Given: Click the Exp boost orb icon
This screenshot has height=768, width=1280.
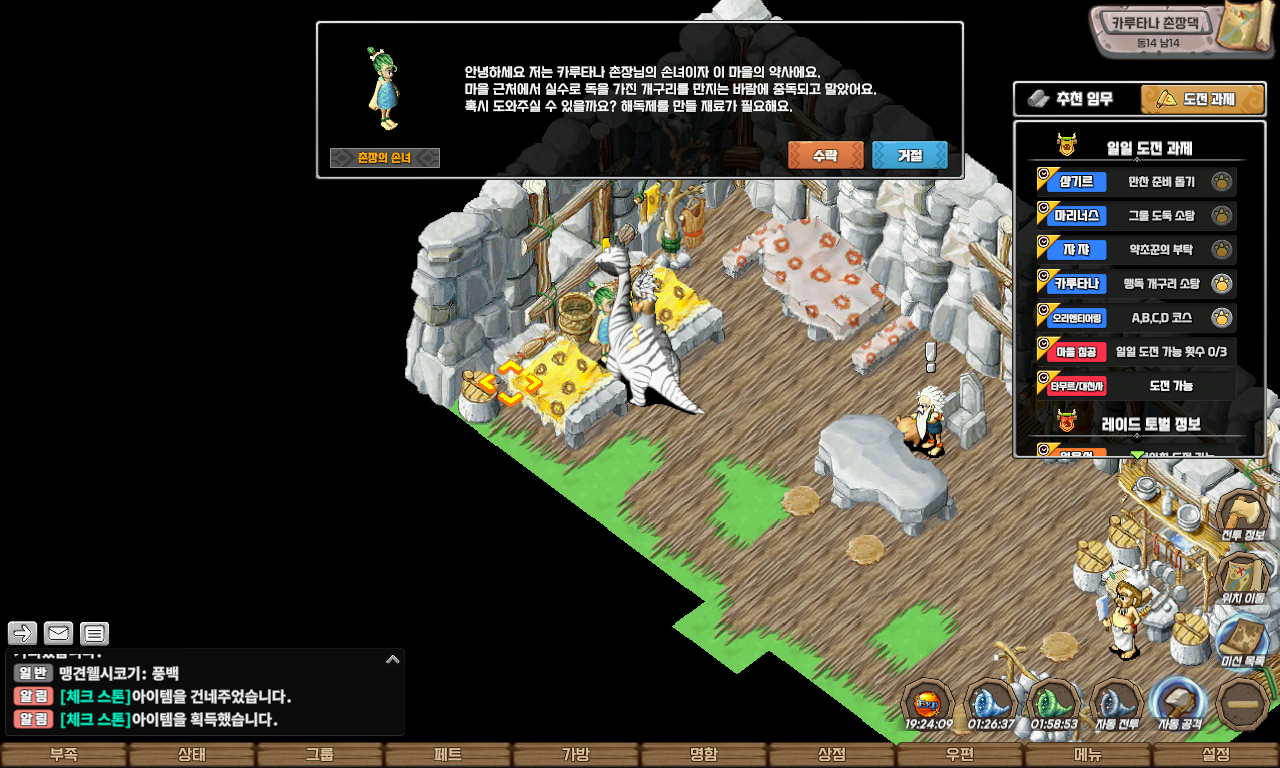Looking at the screenshot, I should pos(928,703).
